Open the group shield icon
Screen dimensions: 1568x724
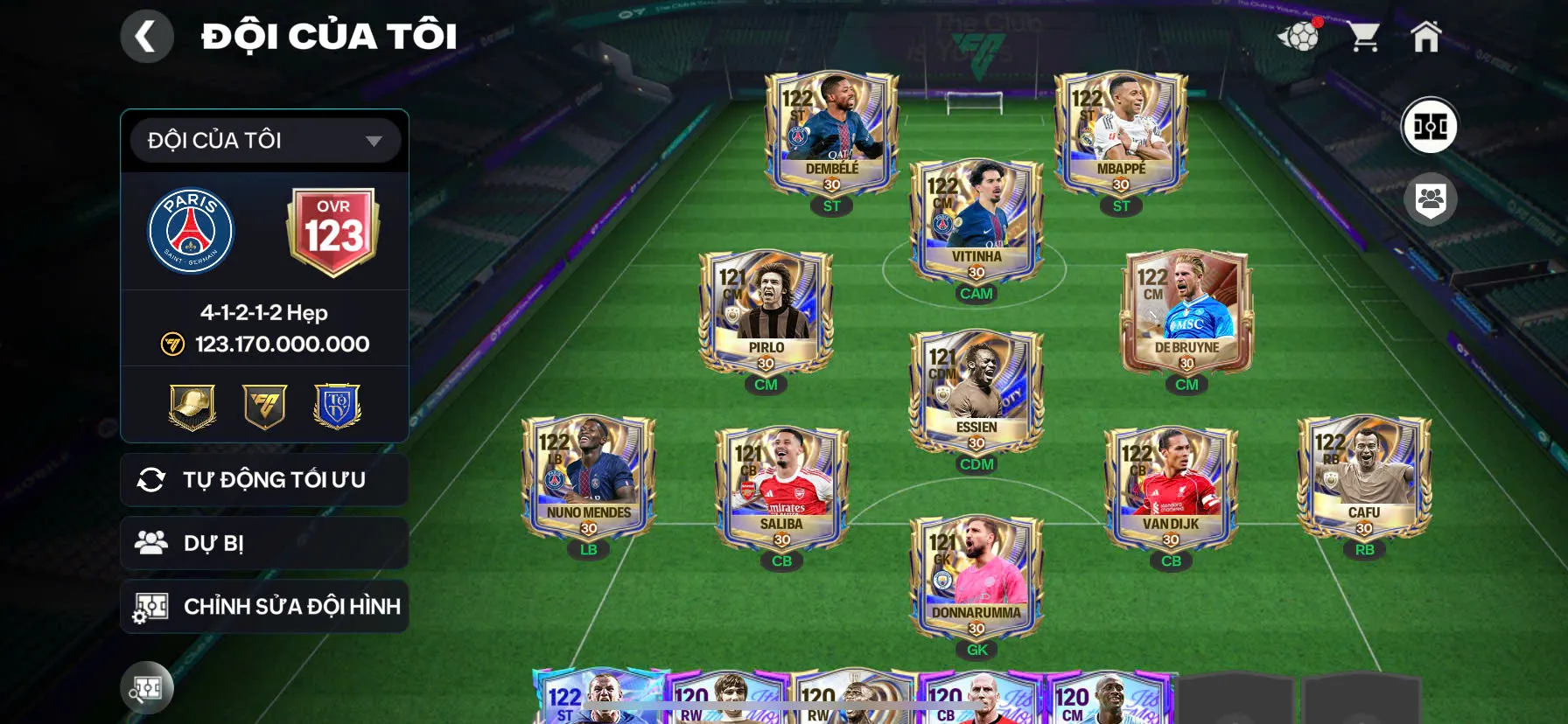pos(1430,199)
